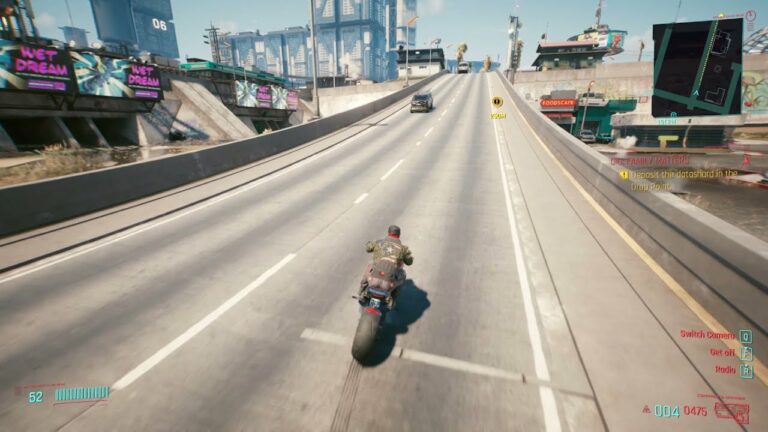Click the yellow exclamation quest icon
The image size is (768, 432).
623,174
